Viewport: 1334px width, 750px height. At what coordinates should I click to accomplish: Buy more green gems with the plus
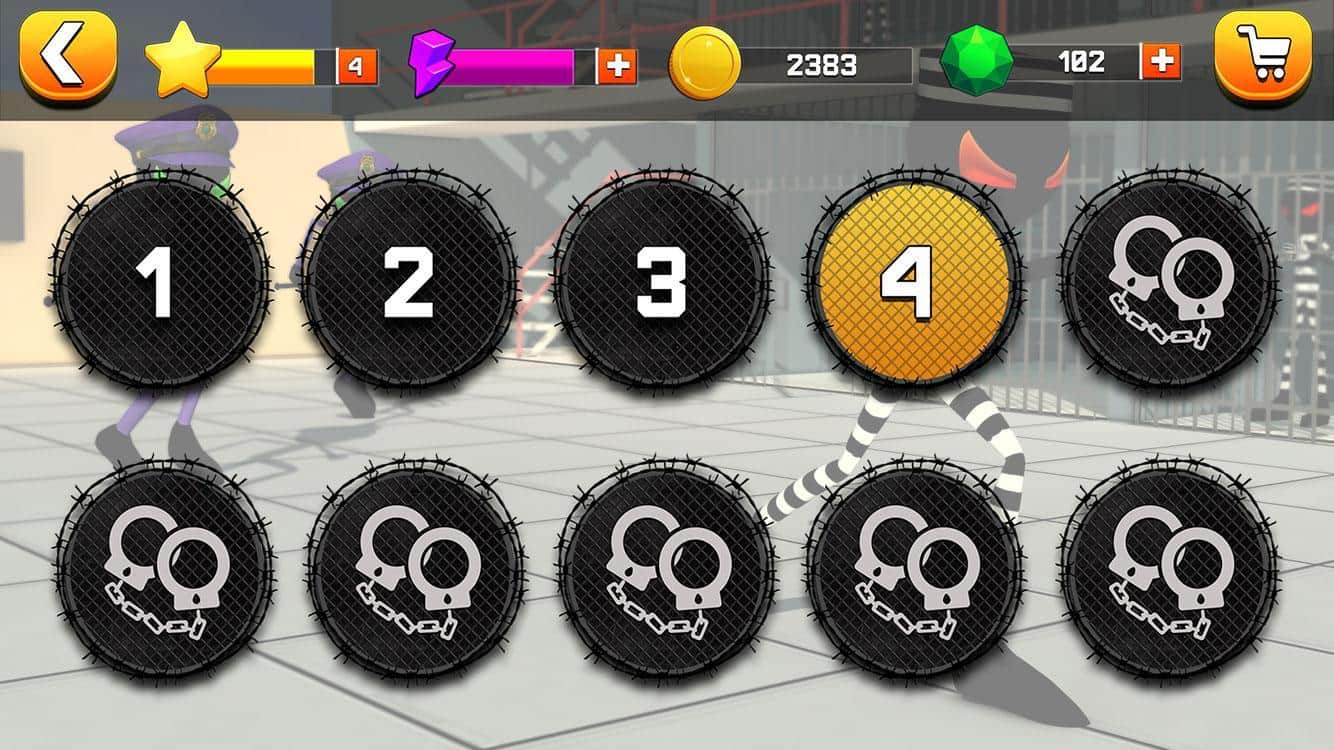click(x=1161, y=62)
